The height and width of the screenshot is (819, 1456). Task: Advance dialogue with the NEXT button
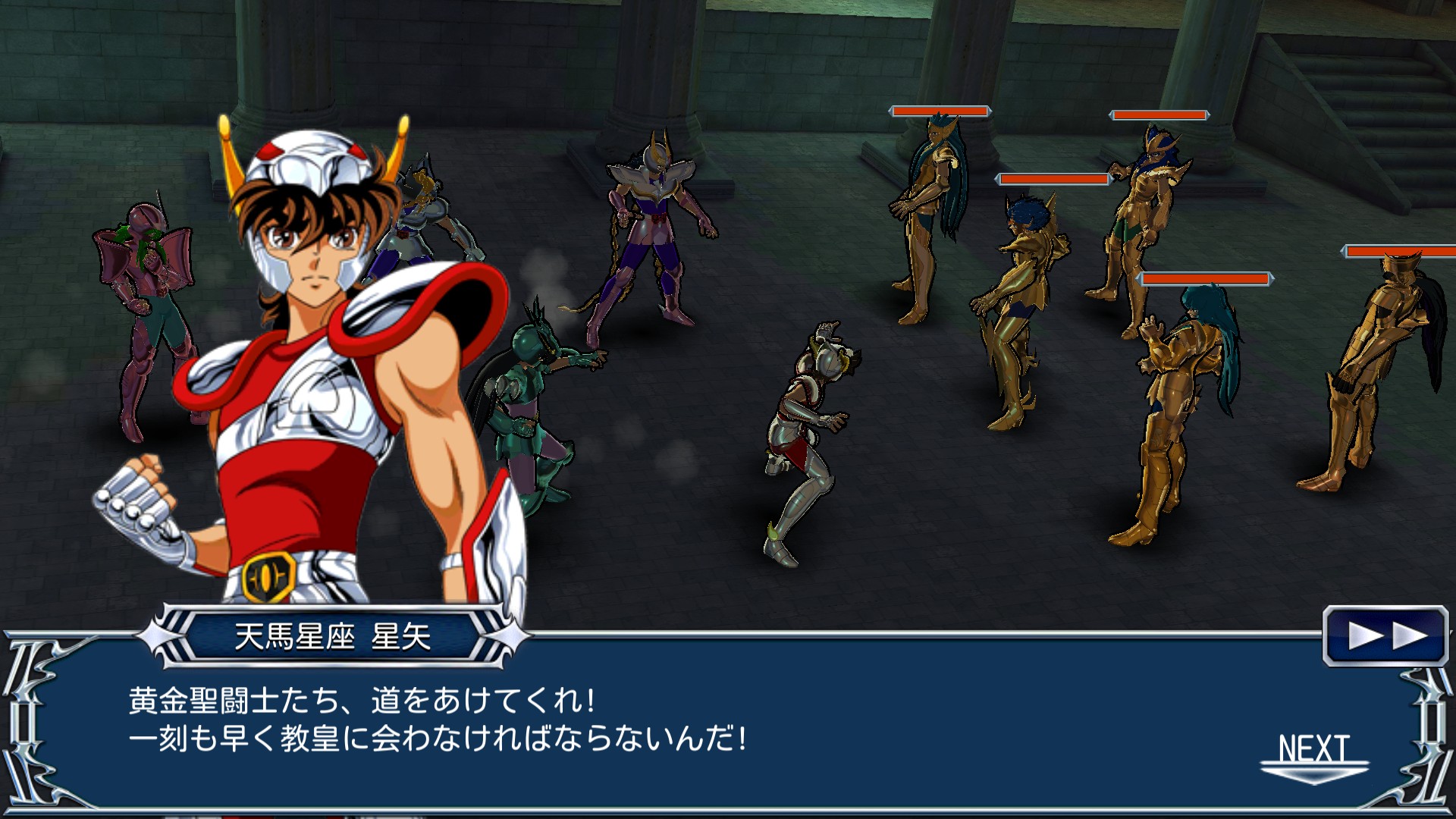pyautogui.click(x=1314, y=755)
